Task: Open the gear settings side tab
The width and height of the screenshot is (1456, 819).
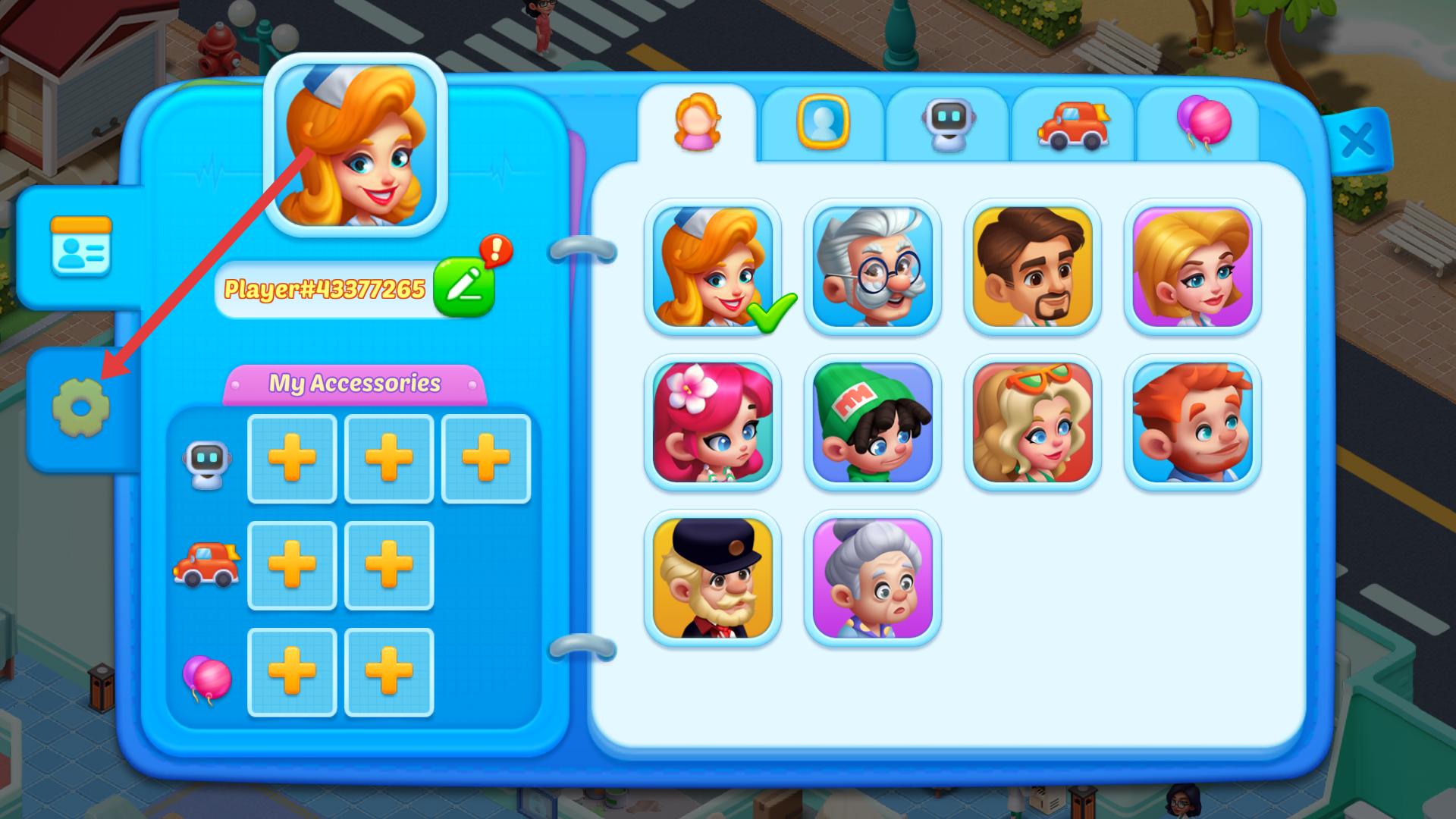Action: 80,408
